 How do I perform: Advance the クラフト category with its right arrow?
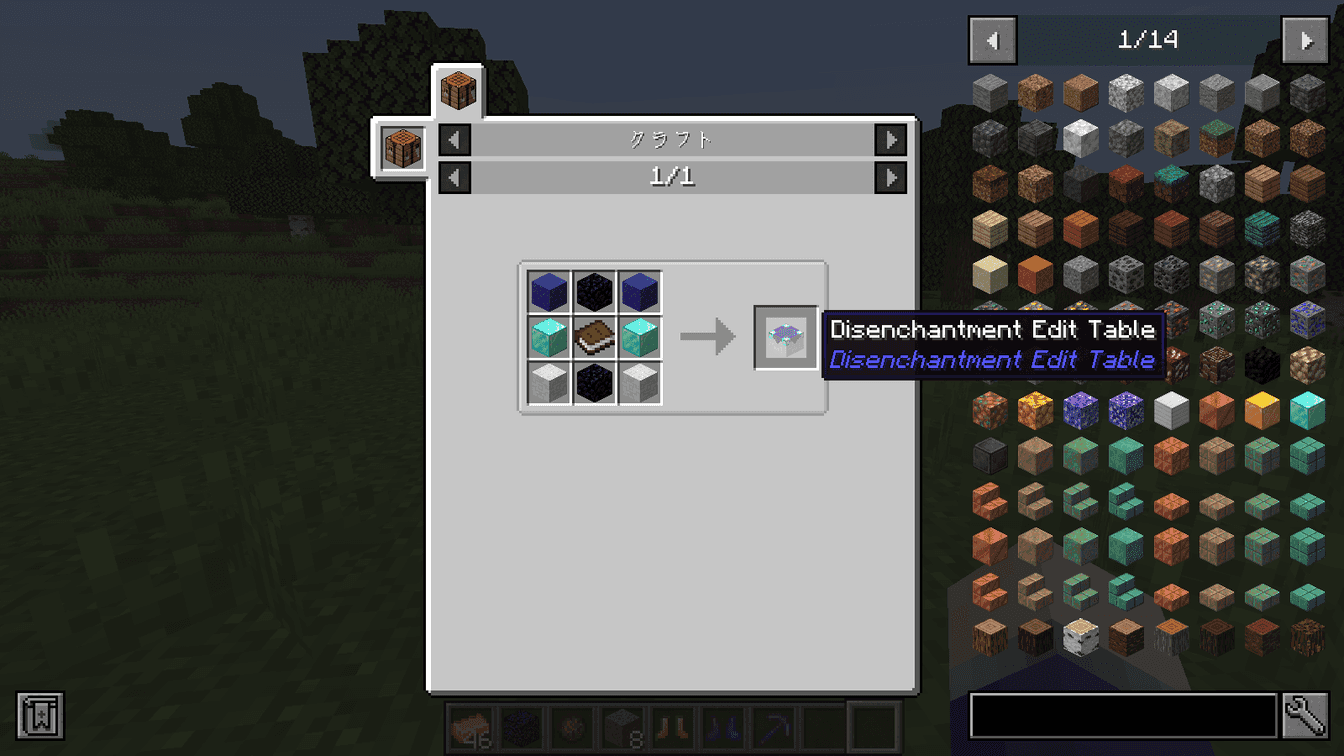click(890, 140)
